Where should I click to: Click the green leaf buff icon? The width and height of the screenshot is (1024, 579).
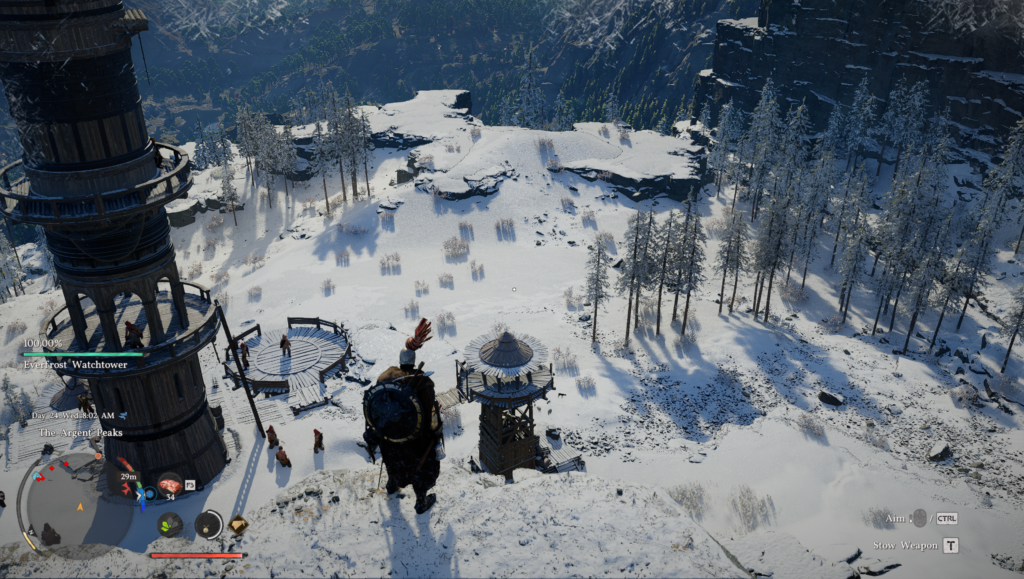pos(169,523)
